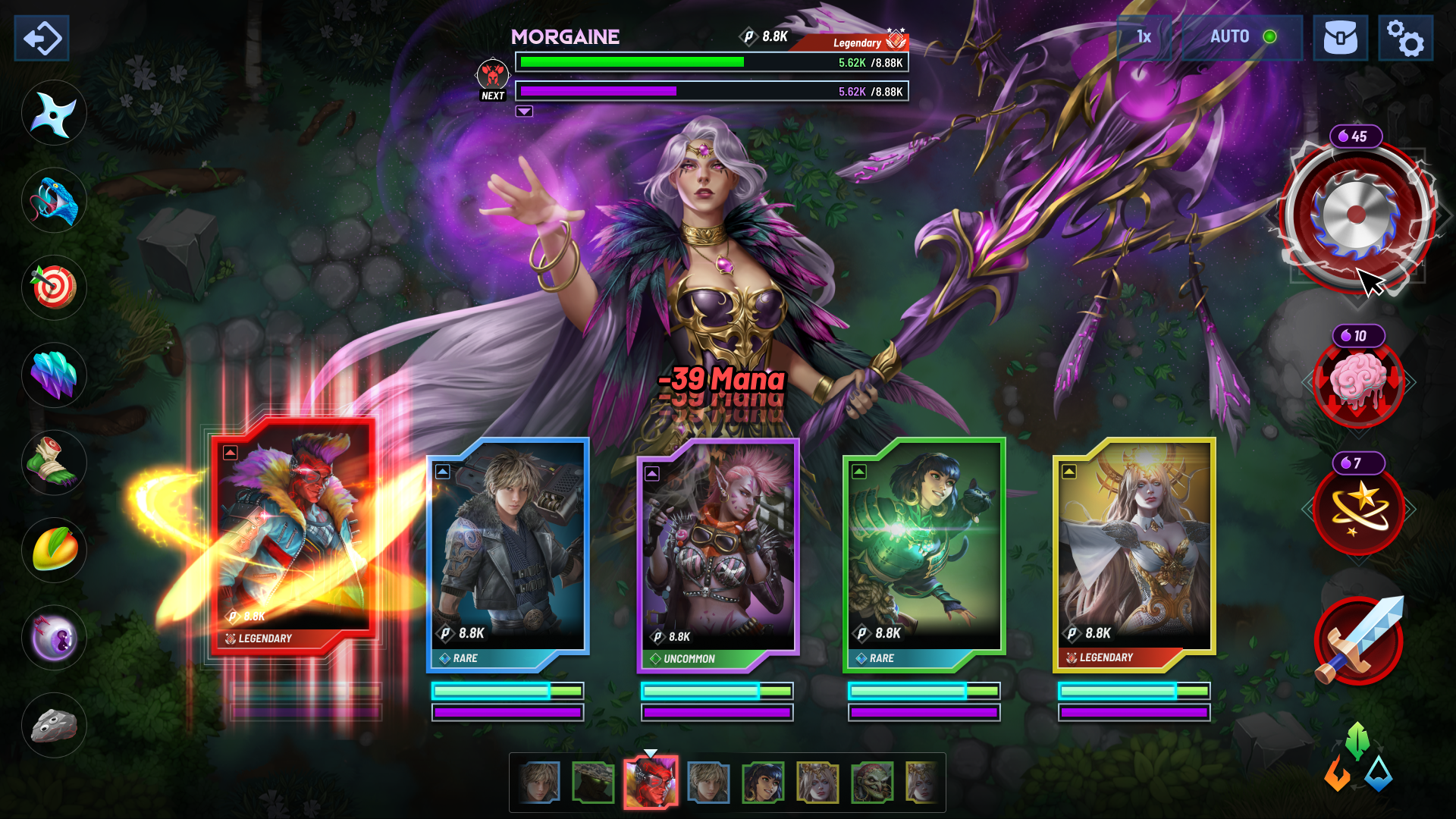Screen dimensions: 1456x819
Task: Use the bullseye target ability
Action: coord(53,287)
